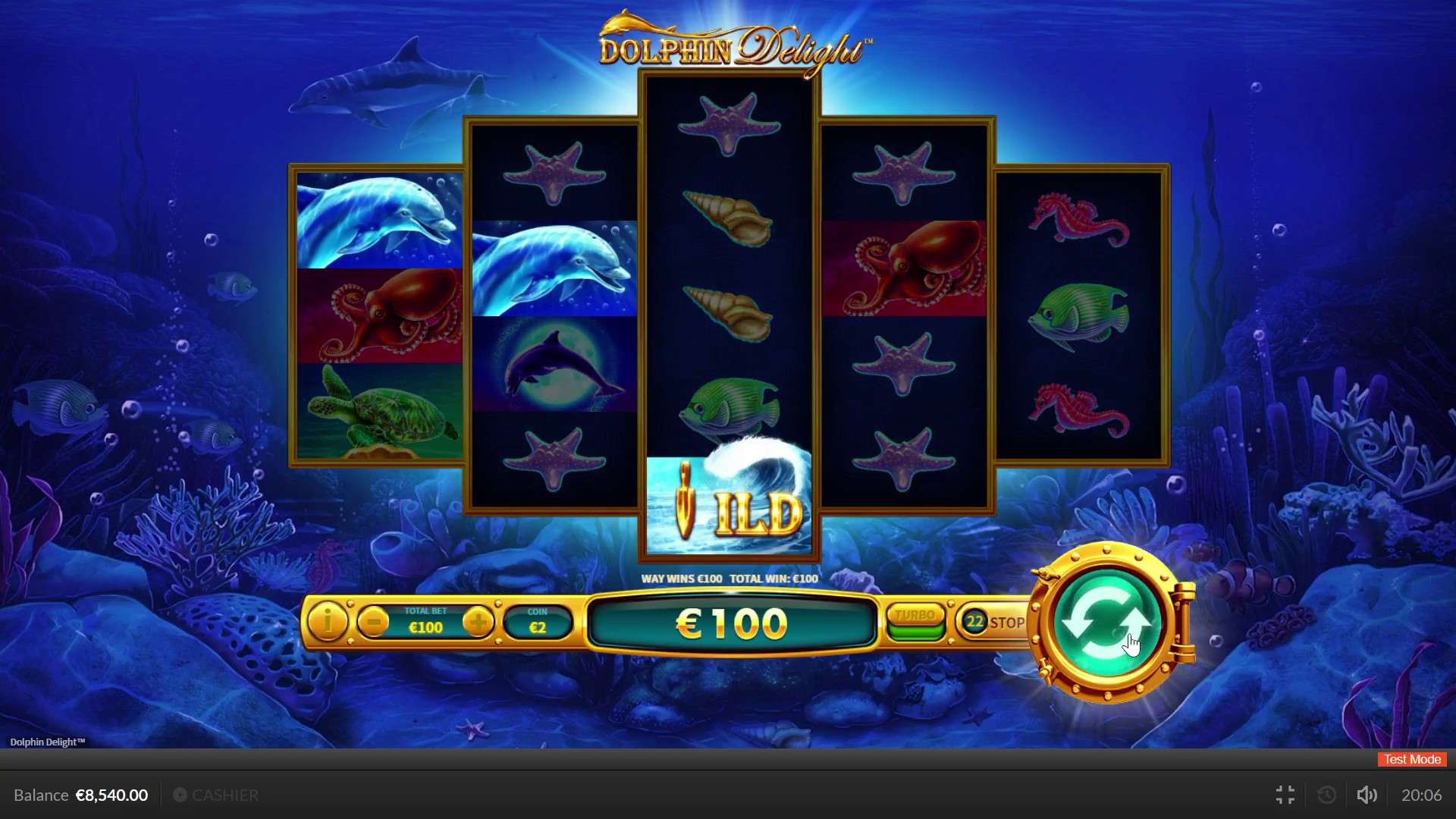Toggle the Test Mode indicator
This screenshot has height=819, width=1456.
coord(1410,759)
